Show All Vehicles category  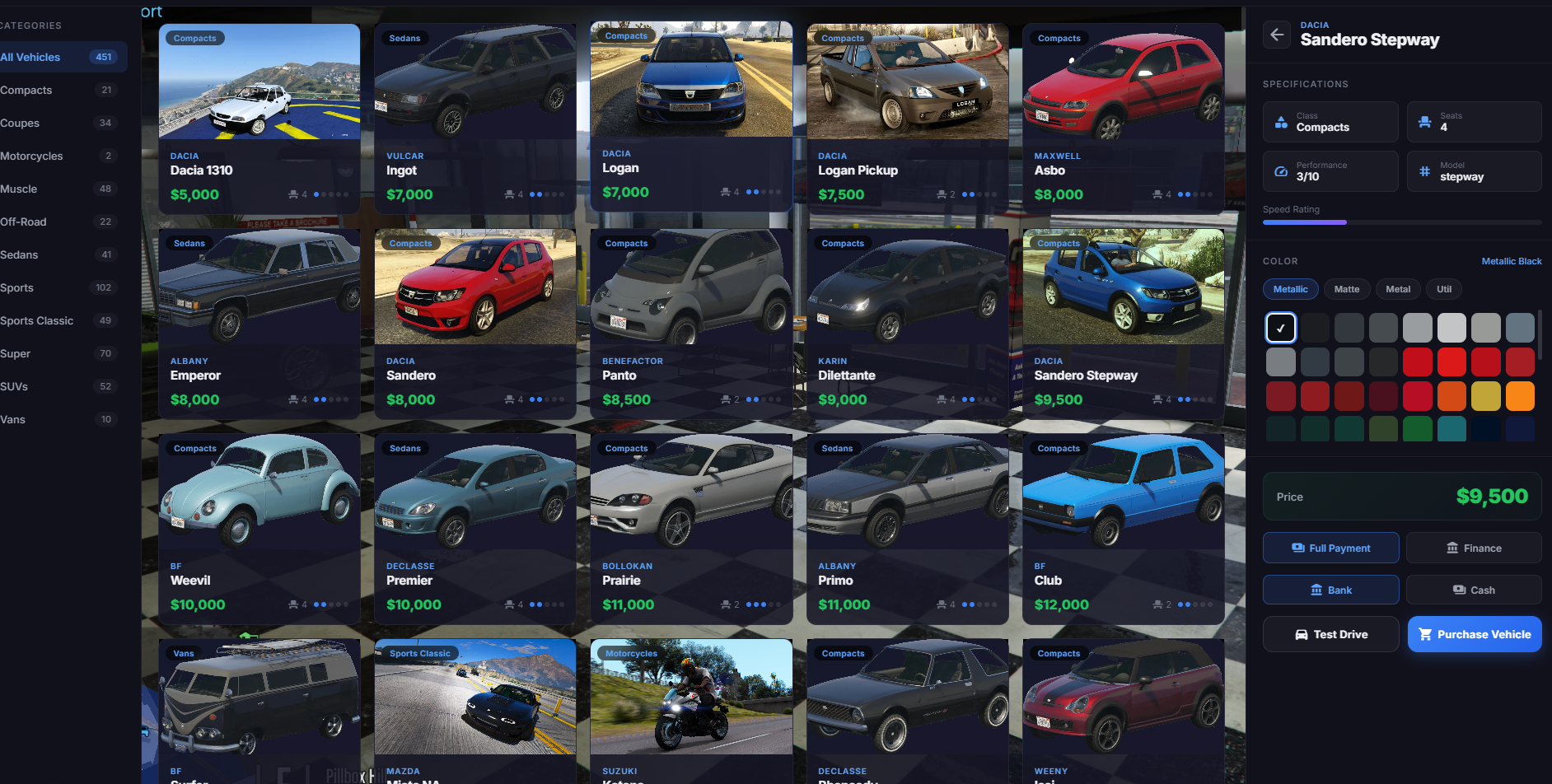[30, 57]
